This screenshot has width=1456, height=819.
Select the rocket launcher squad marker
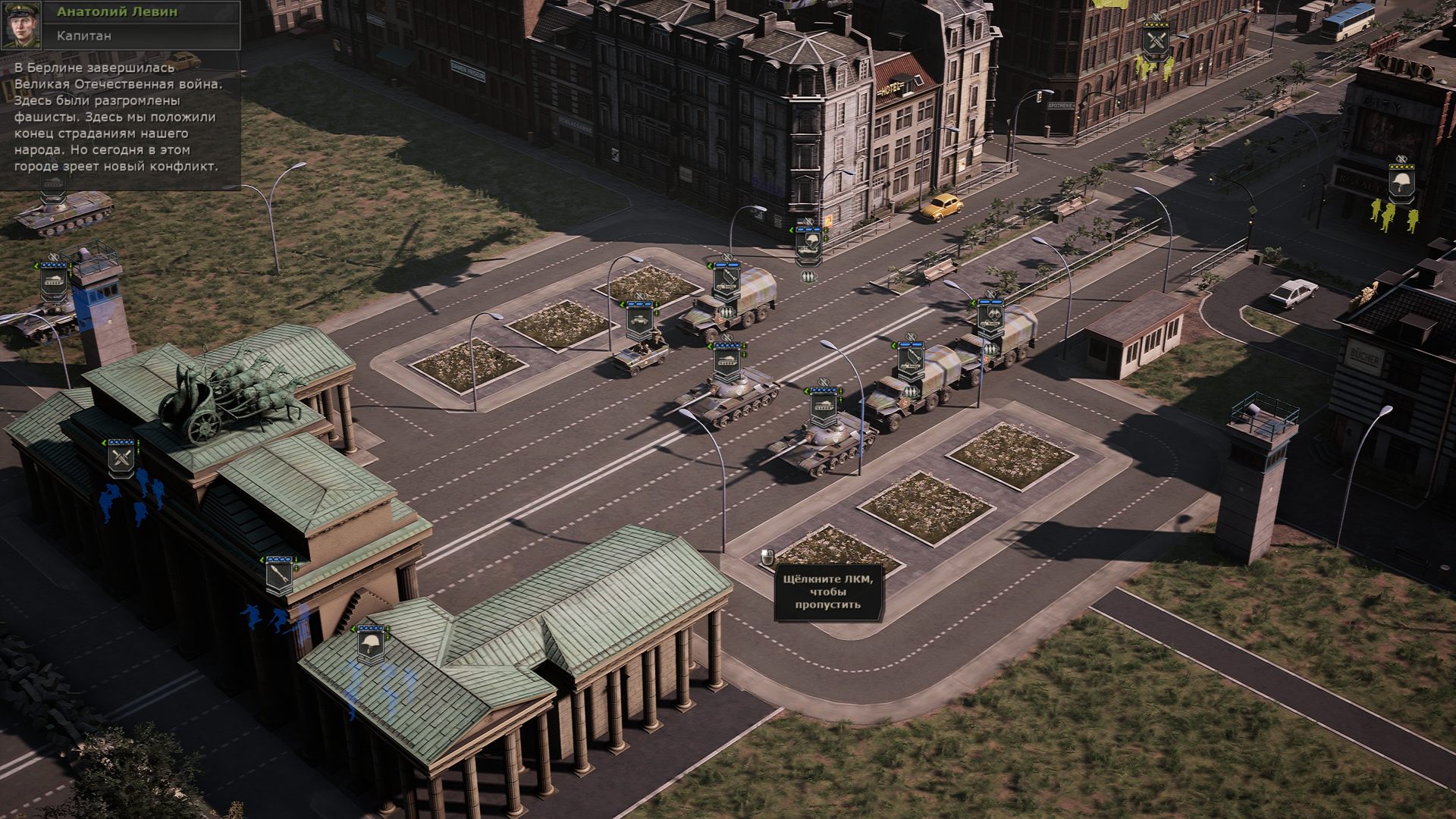pos(278,576)
